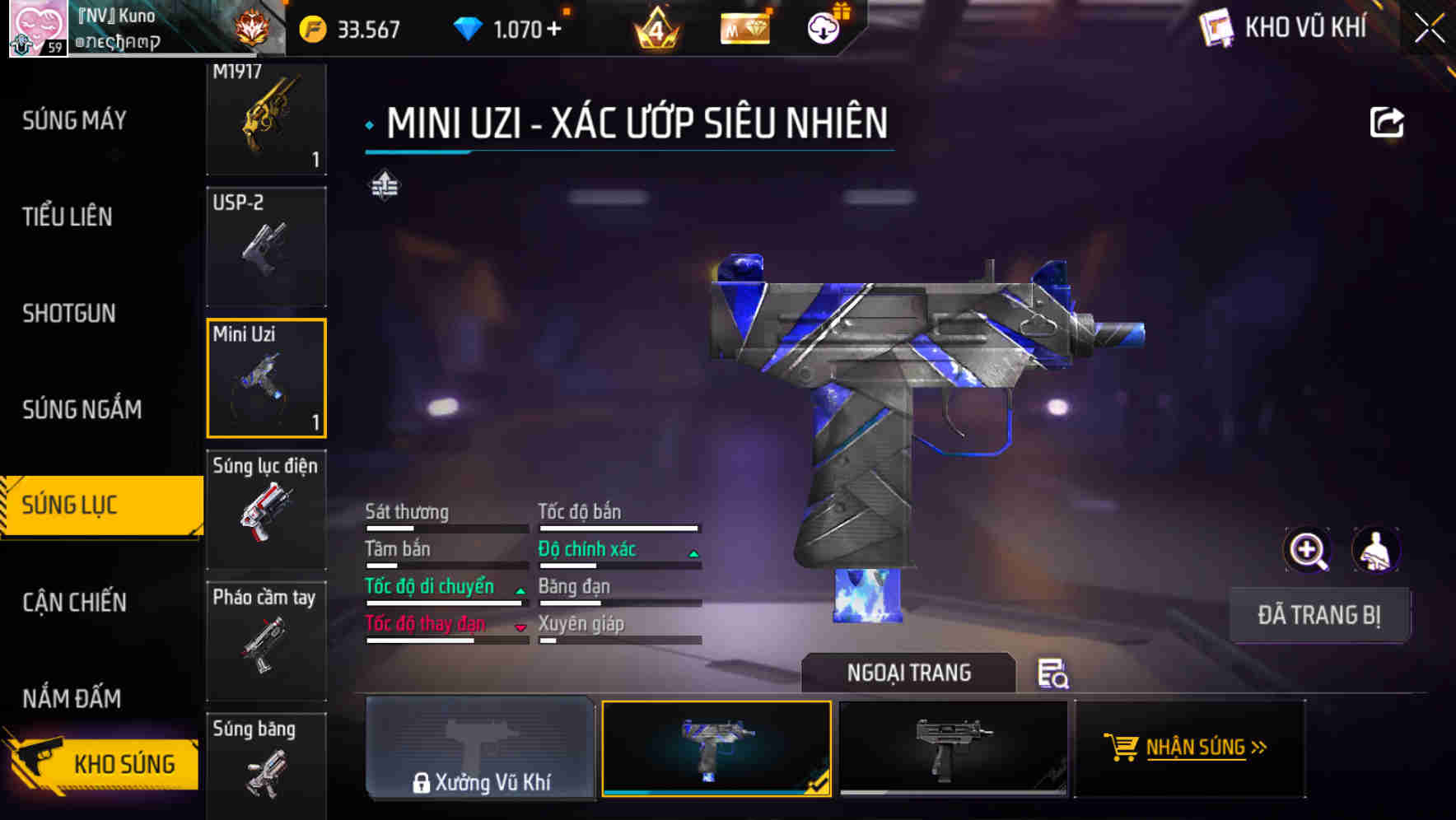Click the ĐÃ TRANG BỊ button
The width and height of the screenshot is (1456, 820).
pos(1319,615)
